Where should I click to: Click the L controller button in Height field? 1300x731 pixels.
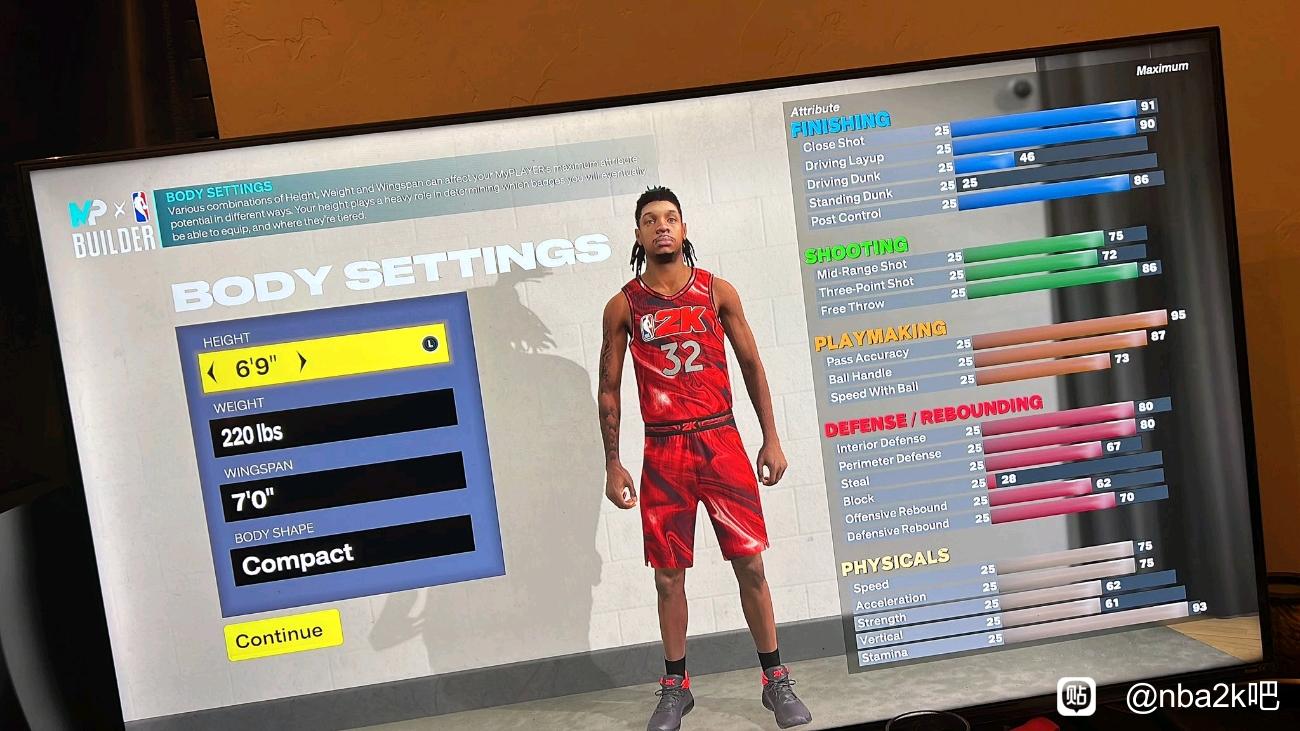428,344
